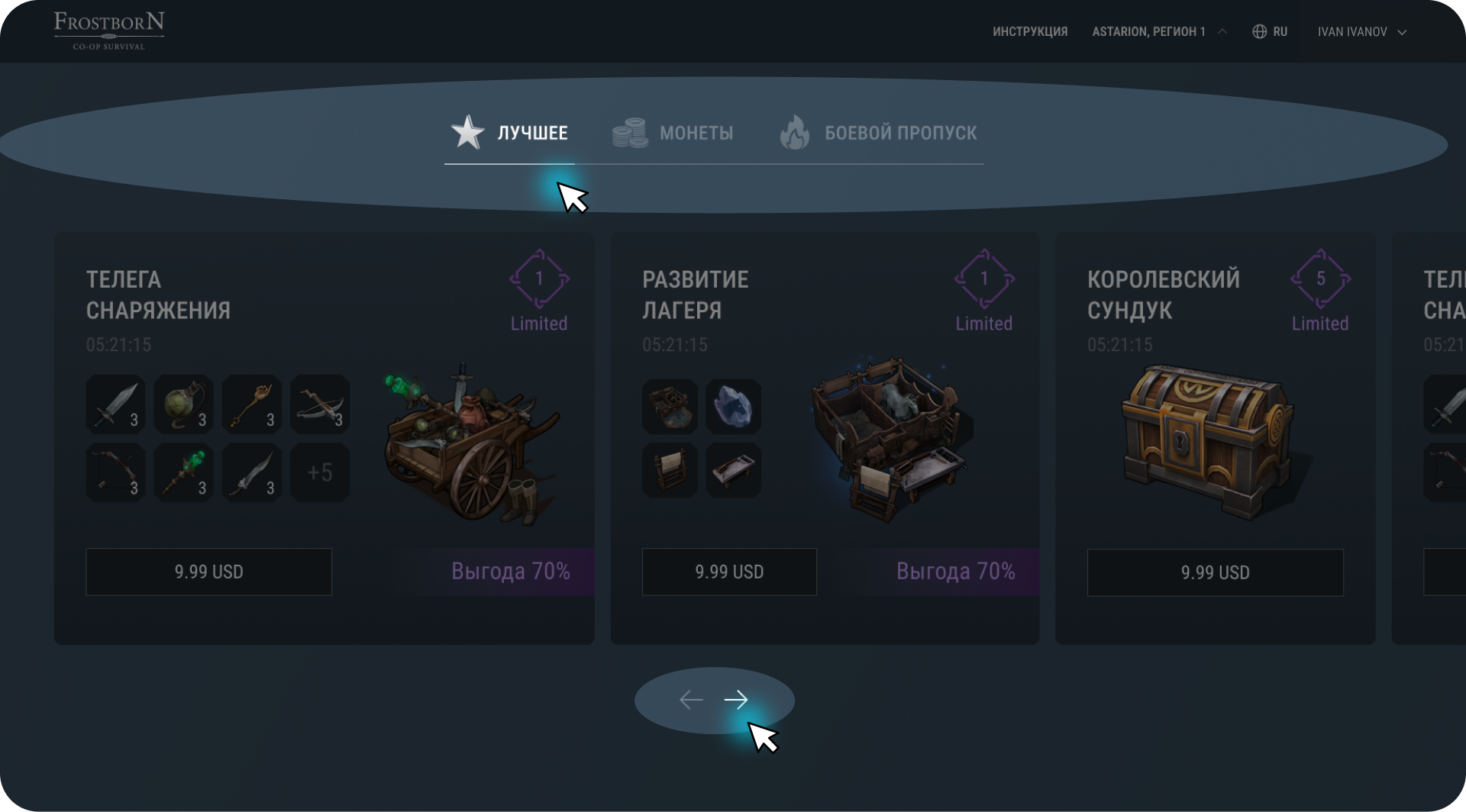
Task: Select the crossbow item slot
Action: click(x=320, y=404)
